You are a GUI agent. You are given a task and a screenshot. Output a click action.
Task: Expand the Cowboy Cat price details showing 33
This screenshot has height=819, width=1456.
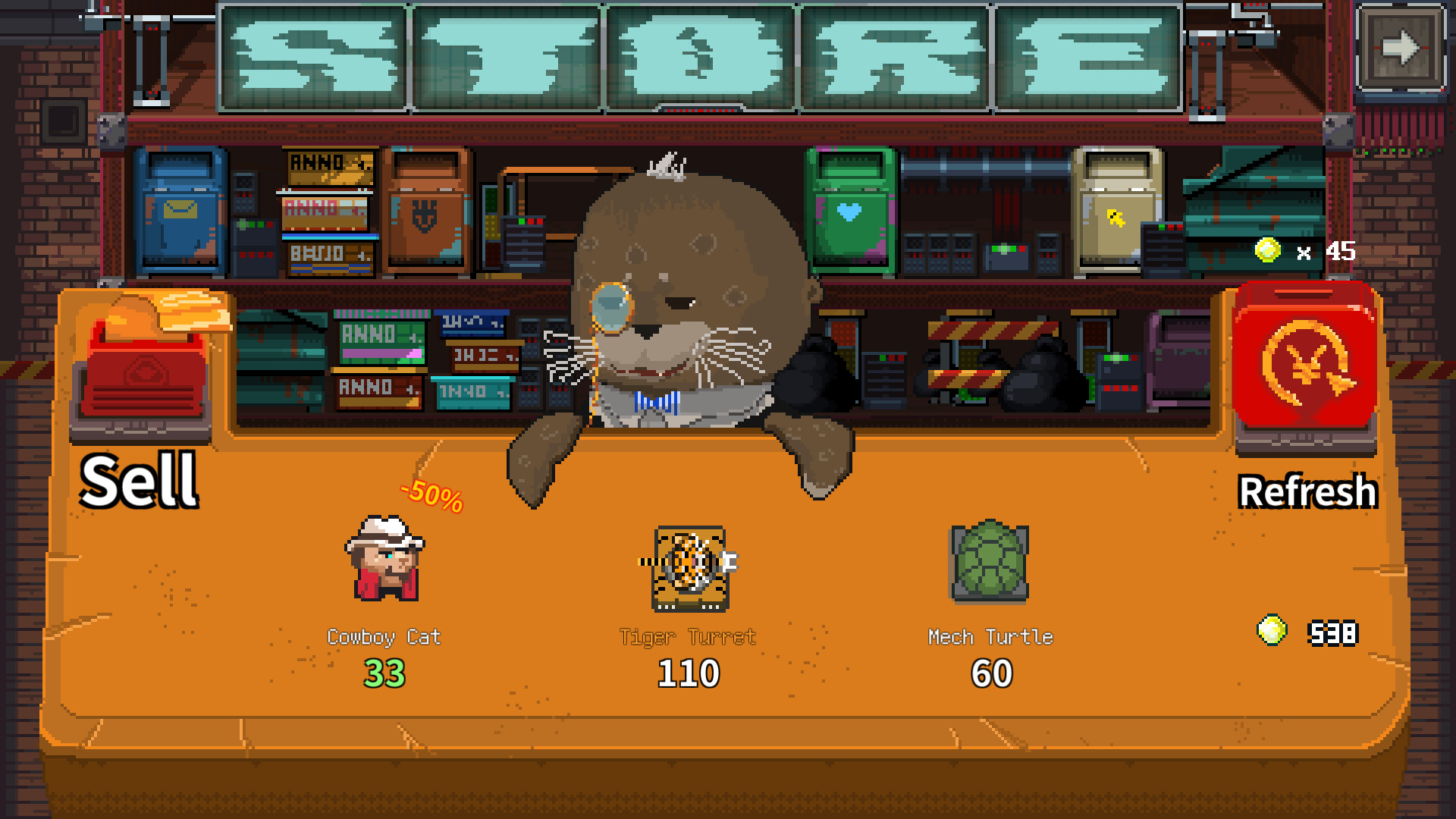[386, 671]
